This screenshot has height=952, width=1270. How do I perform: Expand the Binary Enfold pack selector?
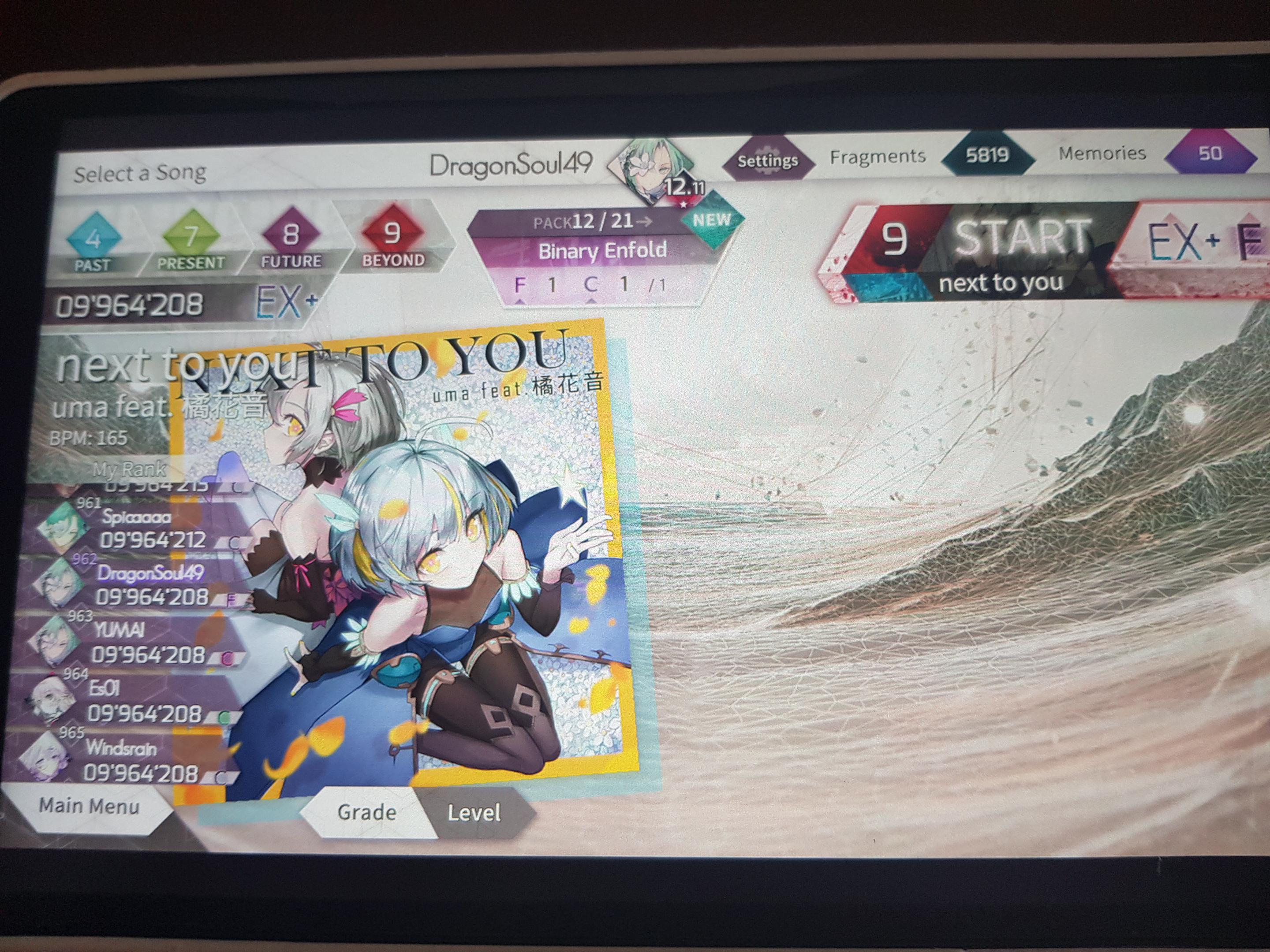(x=603, y=250)
